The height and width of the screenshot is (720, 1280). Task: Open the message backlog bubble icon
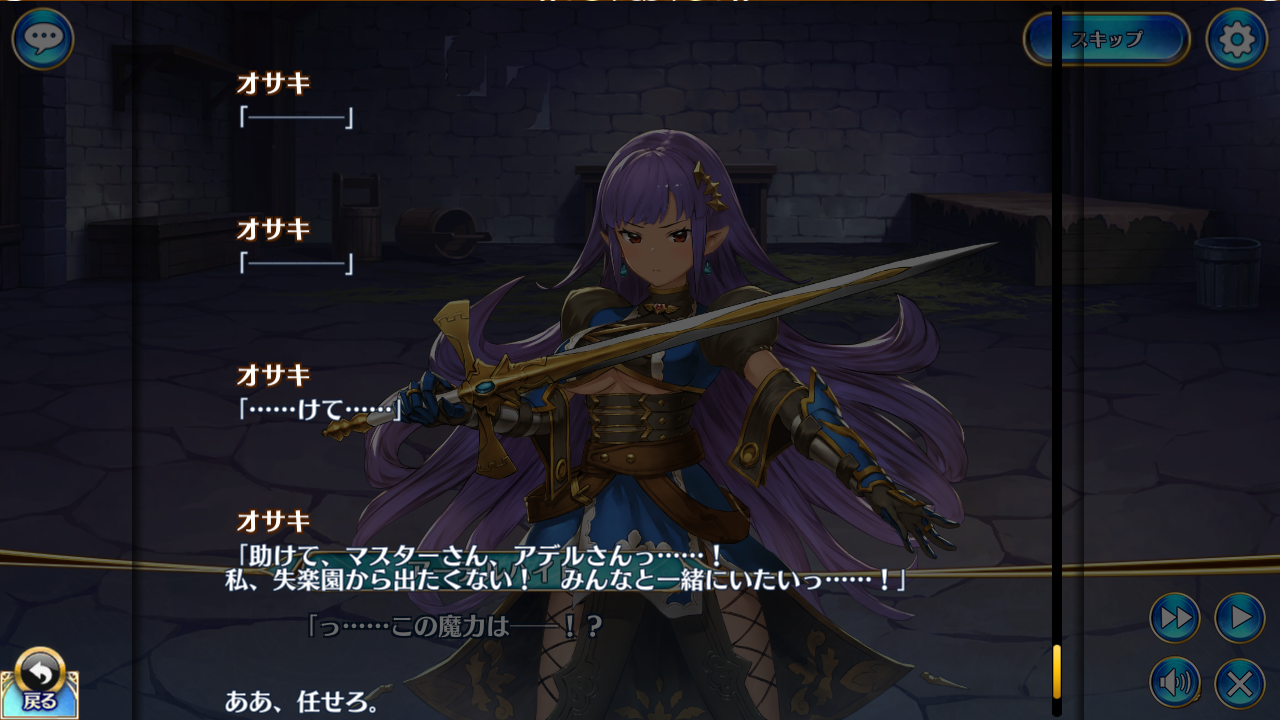[42, 40]
